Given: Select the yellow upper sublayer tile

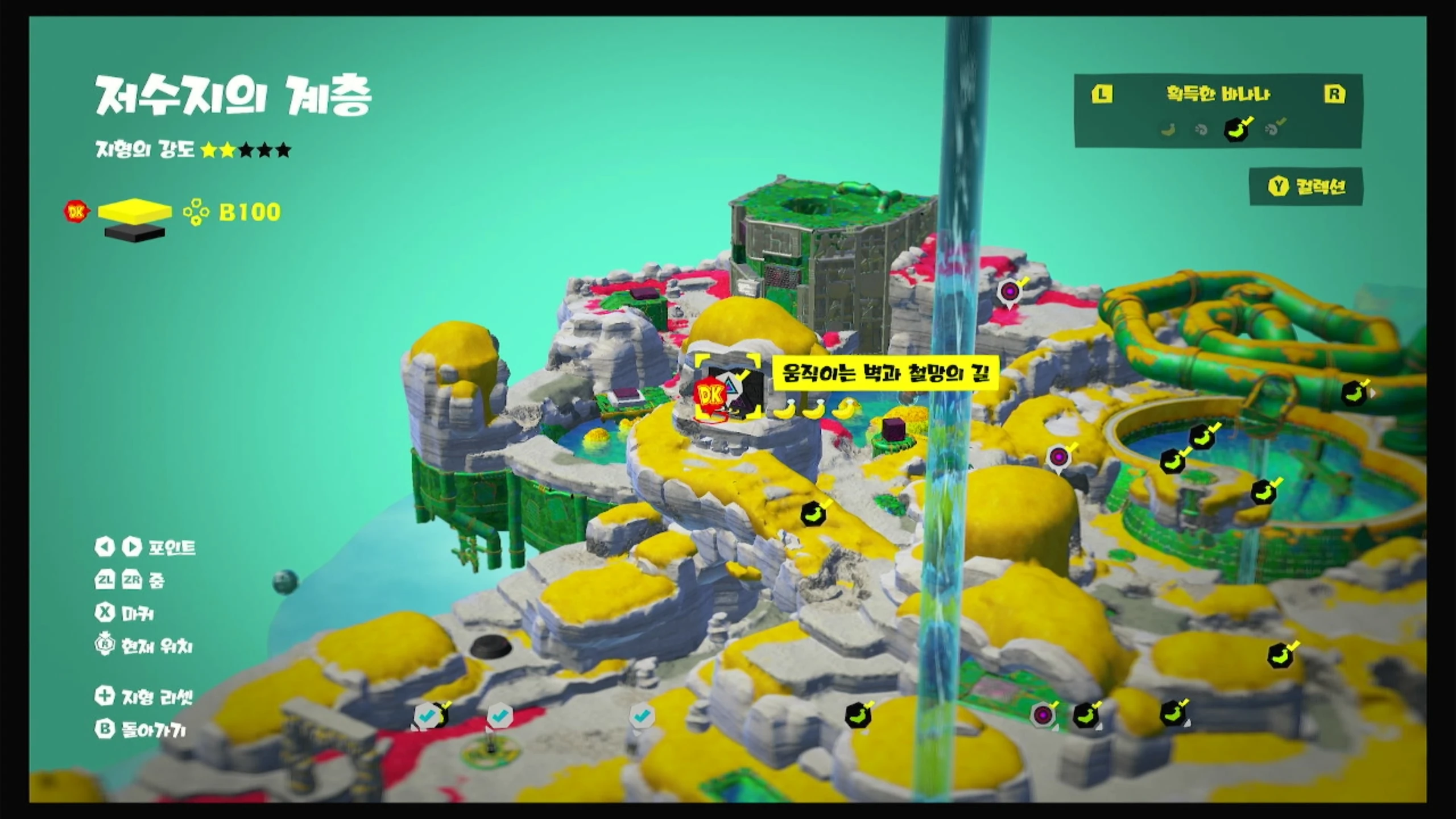Looking at the screenshot, I should click(135, 210).
